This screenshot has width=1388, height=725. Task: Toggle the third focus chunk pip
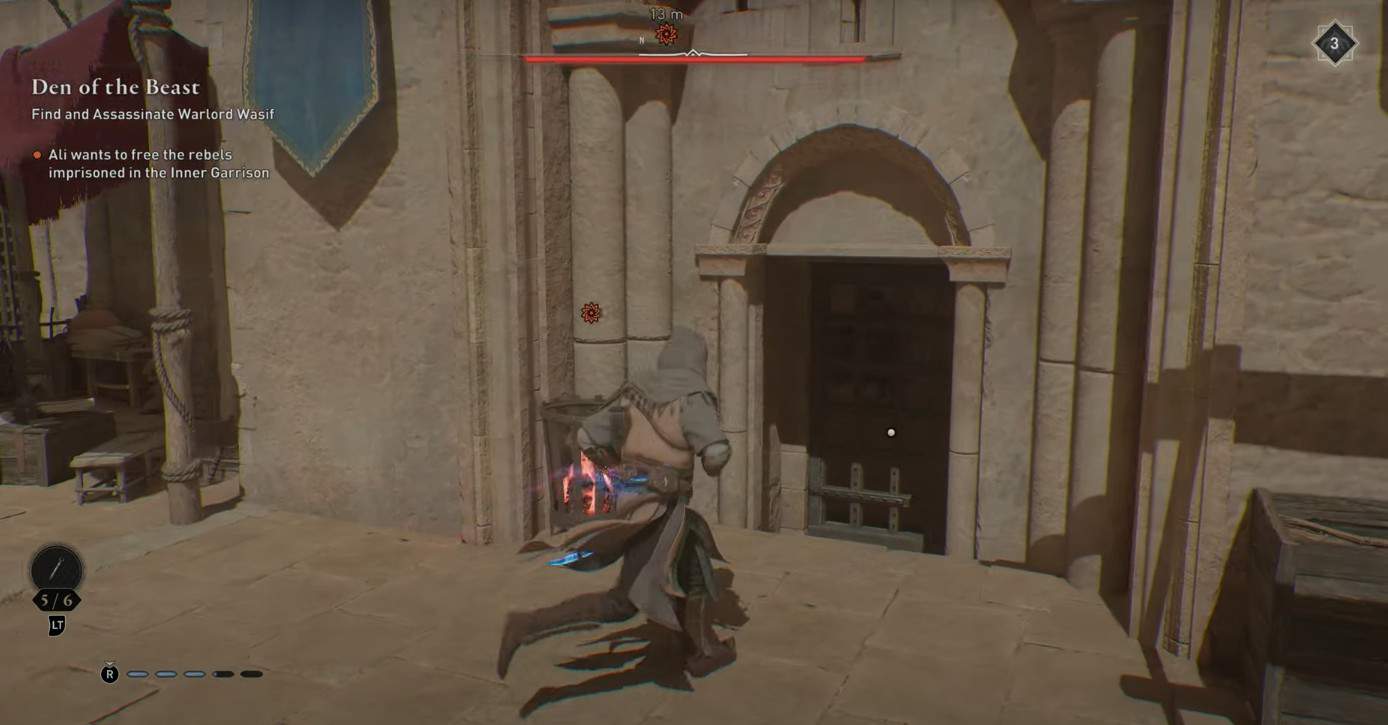pyautogui.click(x=194, y=674)
